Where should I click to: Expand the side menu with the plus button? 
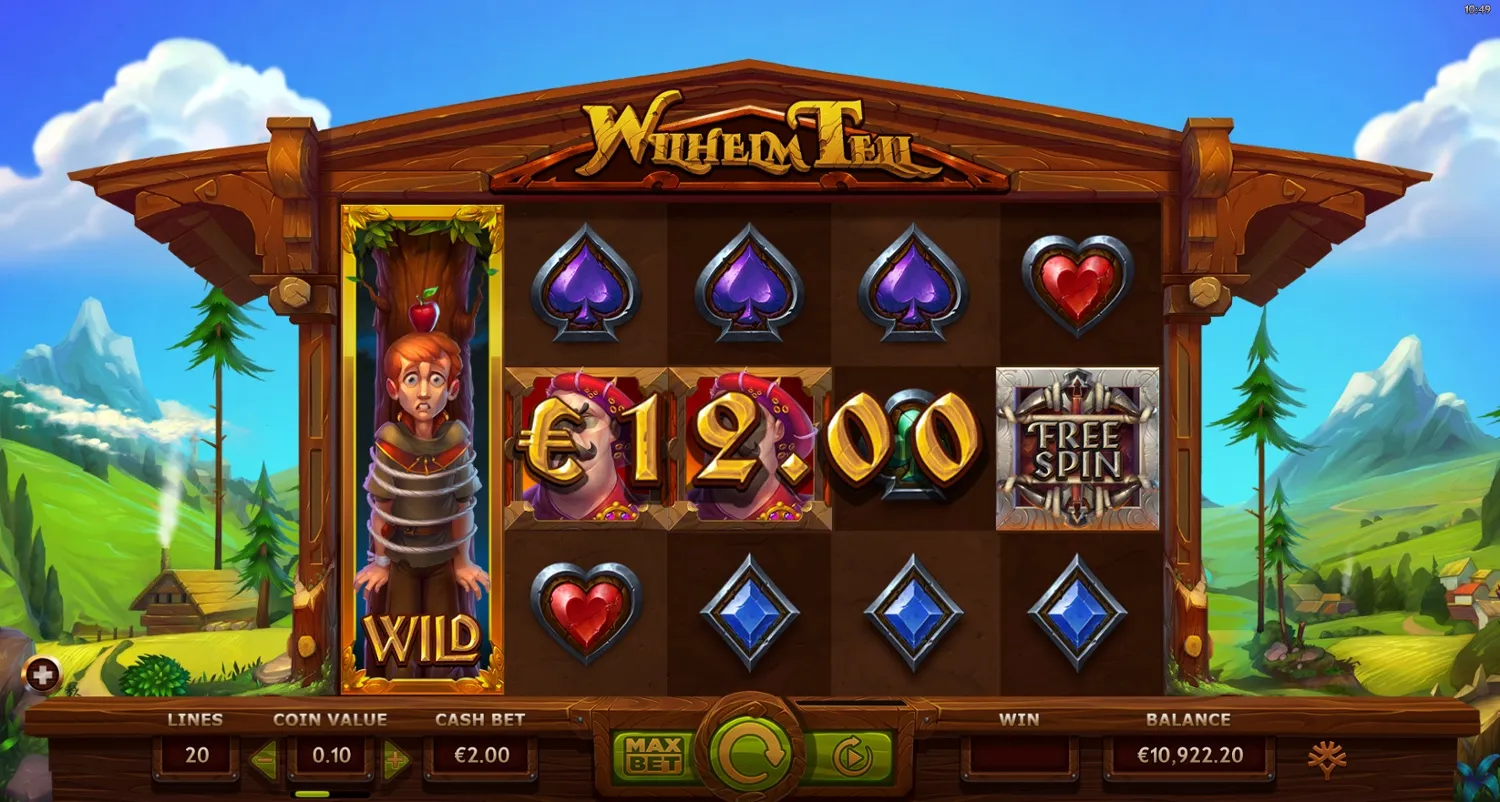click(x=40, y=675)
